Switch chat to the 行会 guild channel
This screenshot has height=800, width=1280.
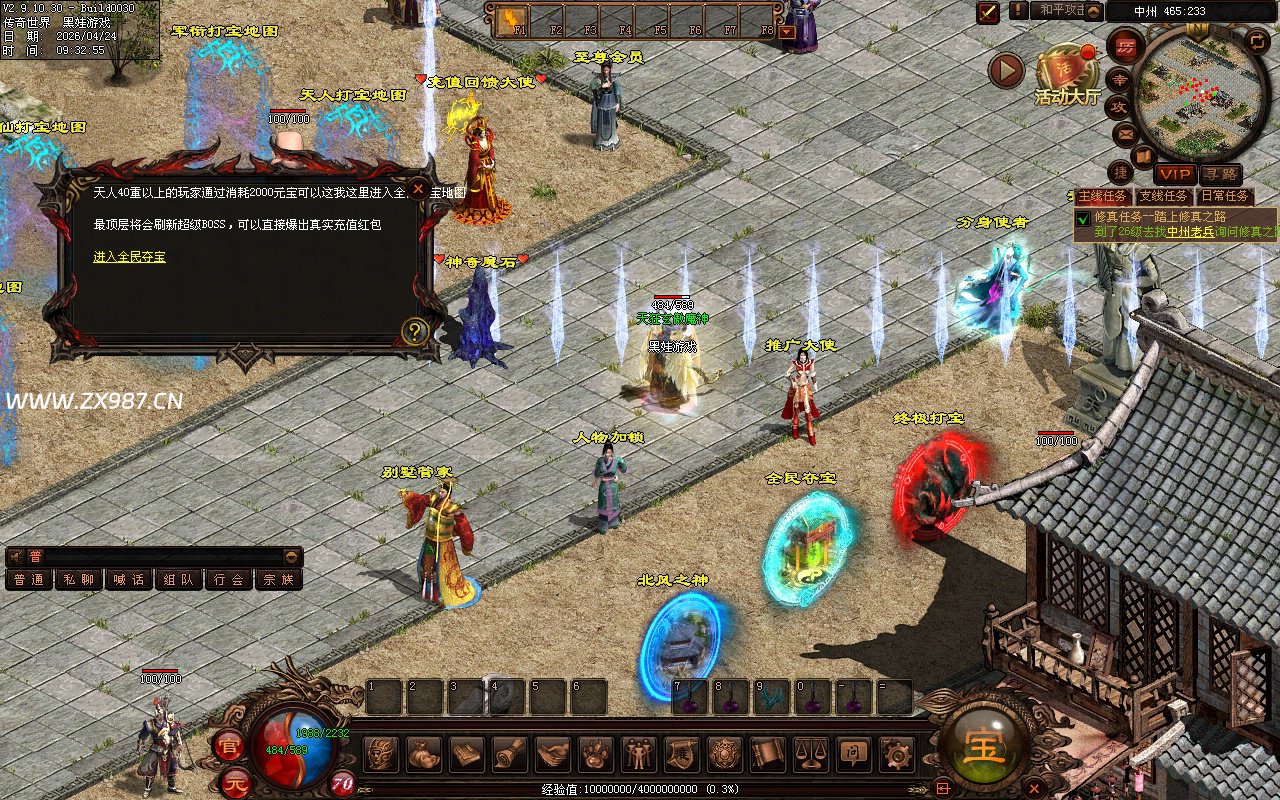click(x=229, y=579)
